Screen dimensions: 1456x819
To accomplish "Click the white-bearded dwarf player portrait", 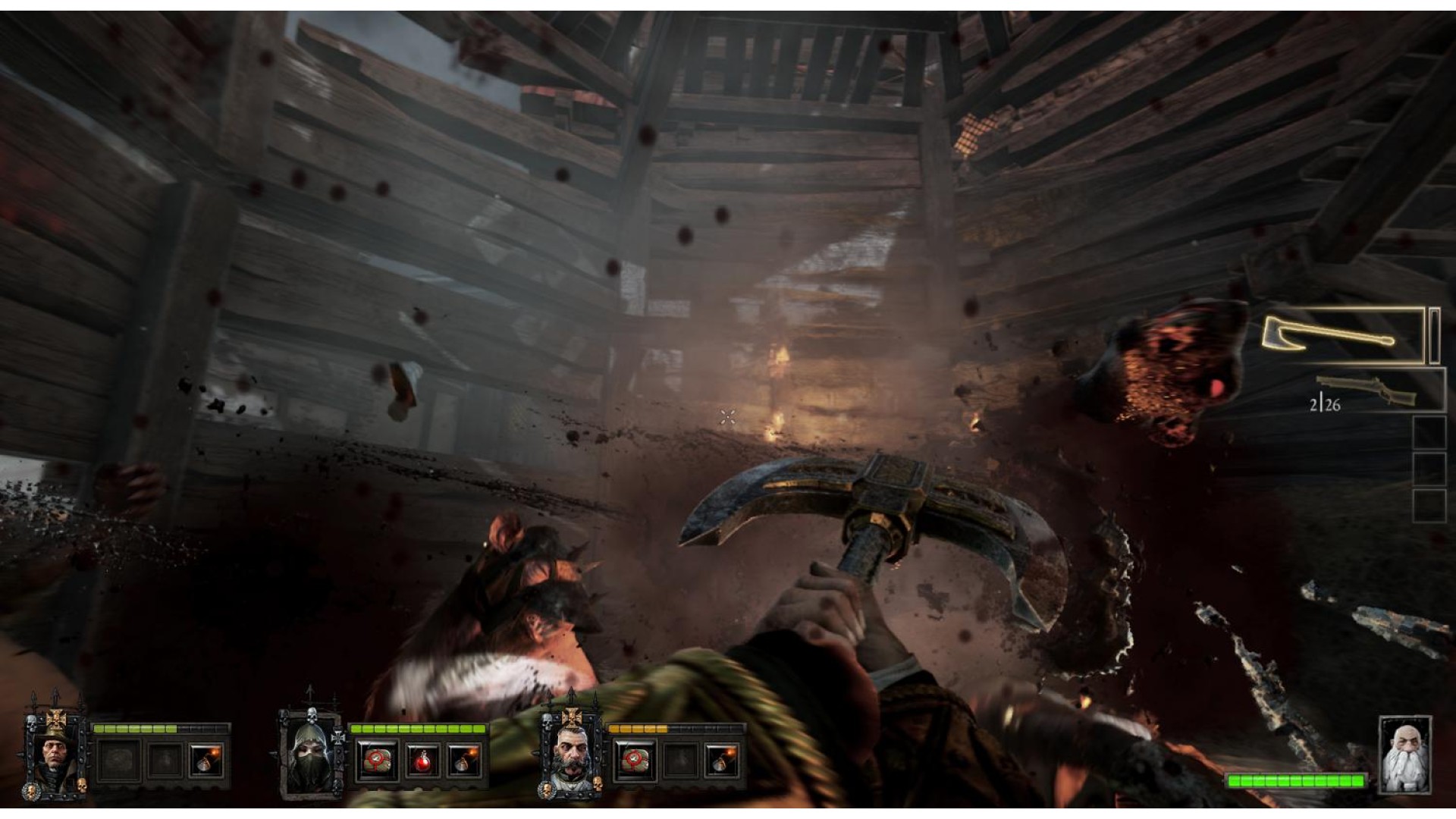I will (1404, 755).
